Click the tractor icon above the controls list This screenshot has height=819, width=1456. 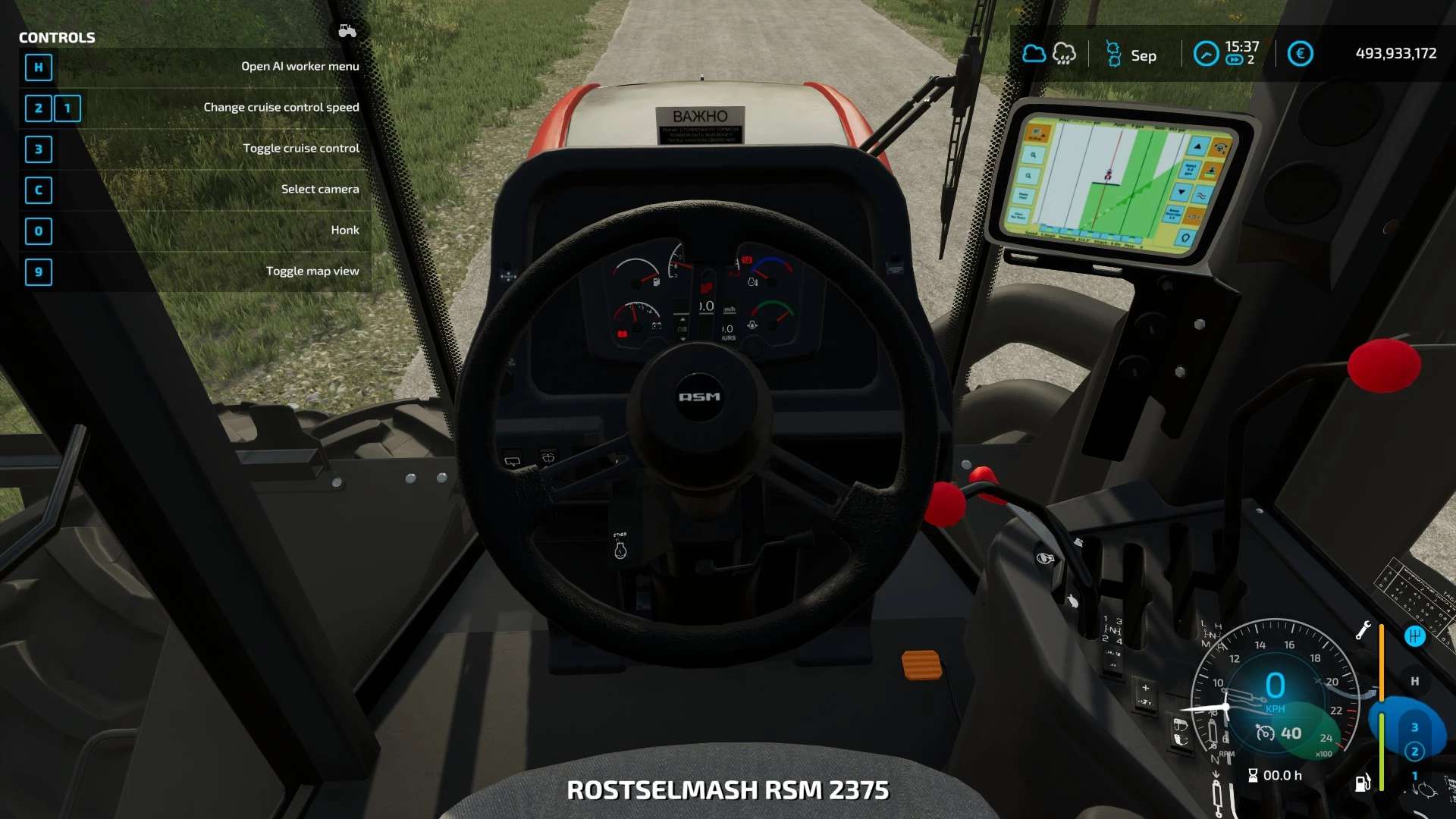pyautogui.click(x=347, y=31)
